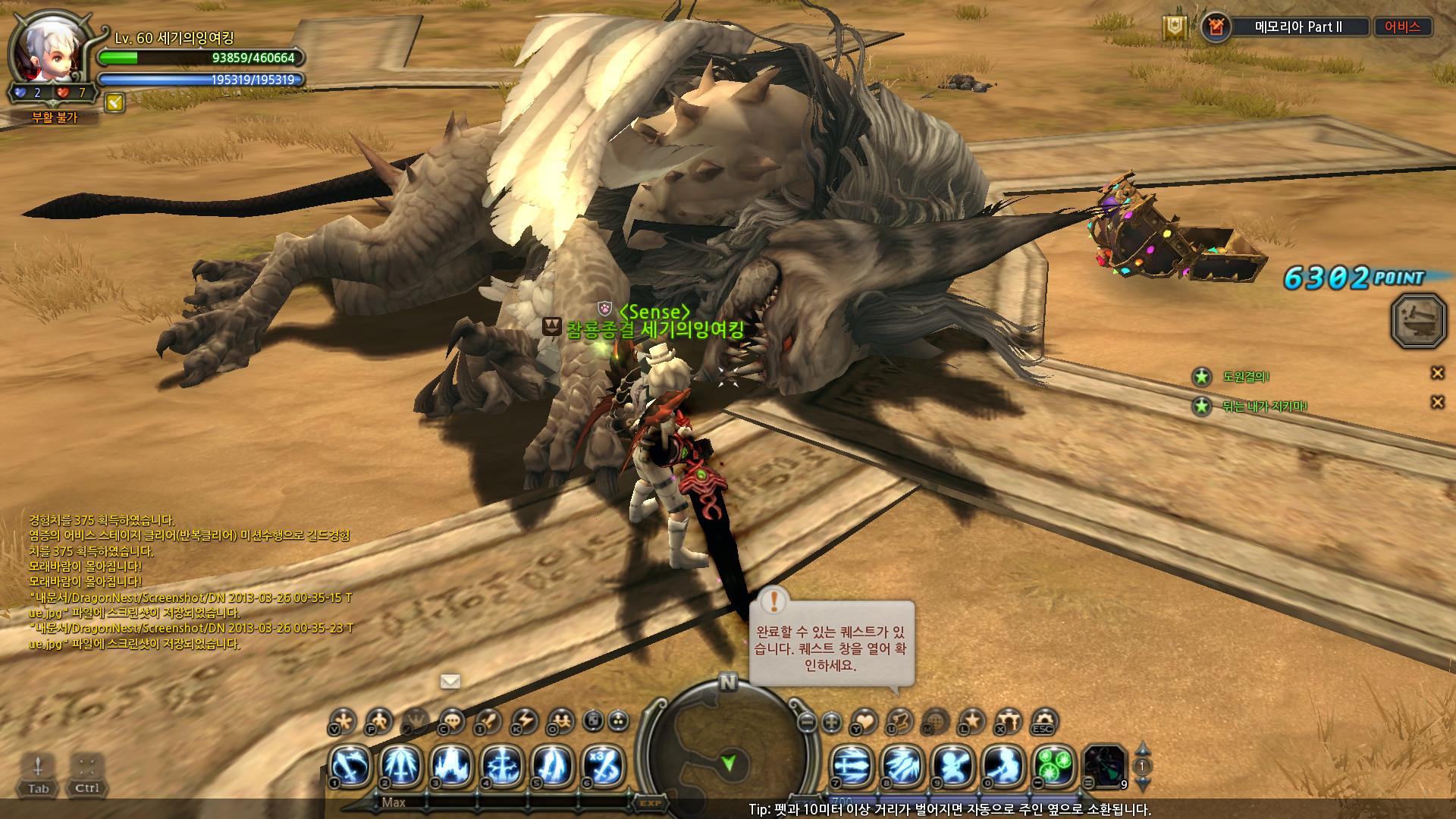Close the 뒤는 내가 지키마! notification
This screenshot has height=819, width=1456.
pyautogui.click(x=1437, y=403)
